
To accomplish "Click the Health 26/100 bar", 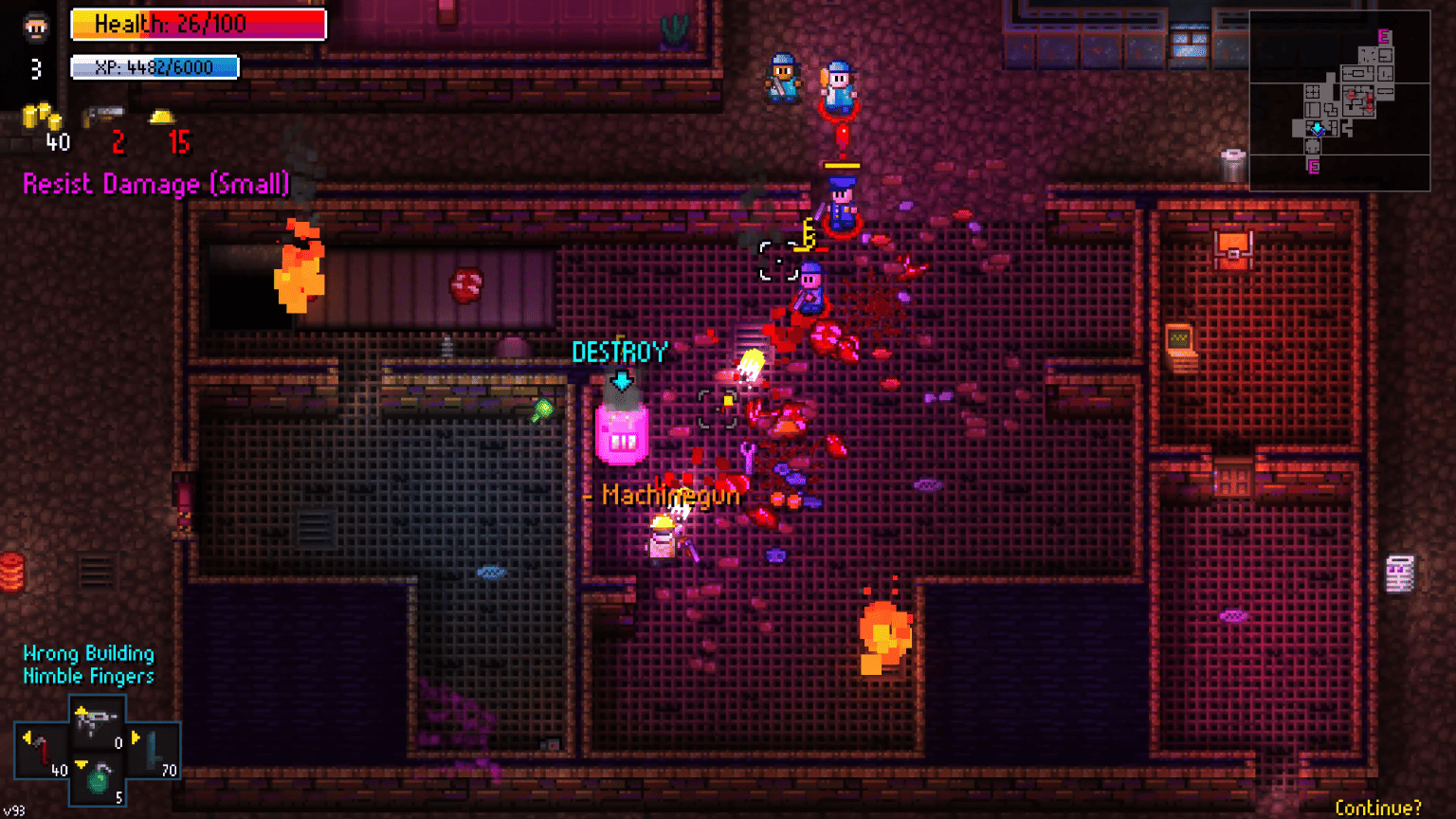I will [197, 24].
